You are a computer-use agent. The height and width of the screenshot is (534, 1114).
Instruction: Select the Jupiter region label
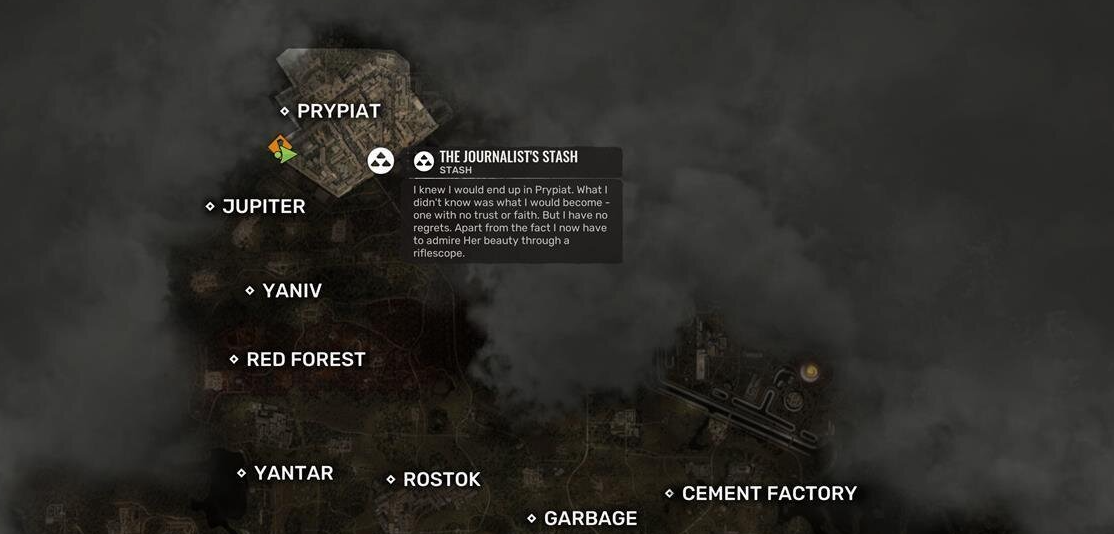point(263,206)
